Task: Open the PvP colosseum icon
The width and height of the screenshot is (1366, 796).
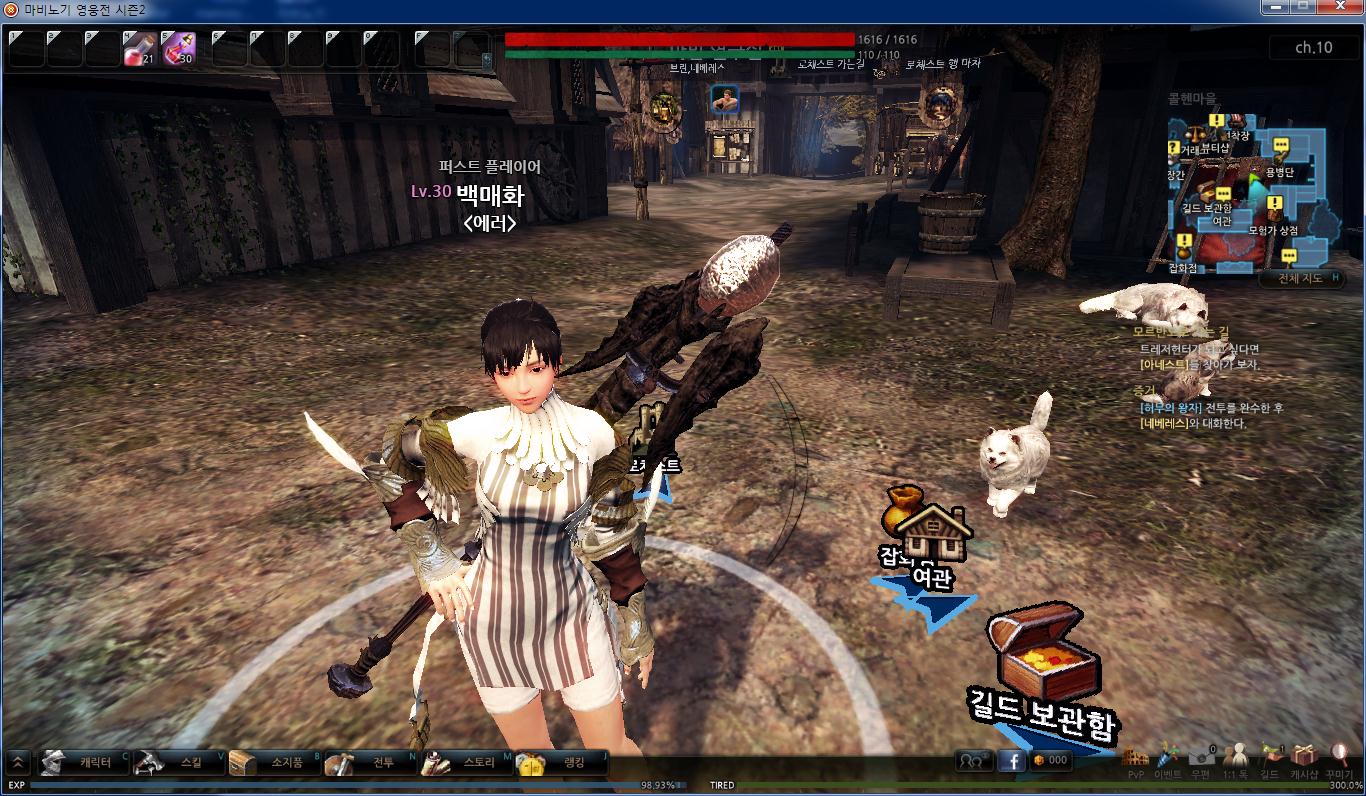Action: click(1135, 760)
